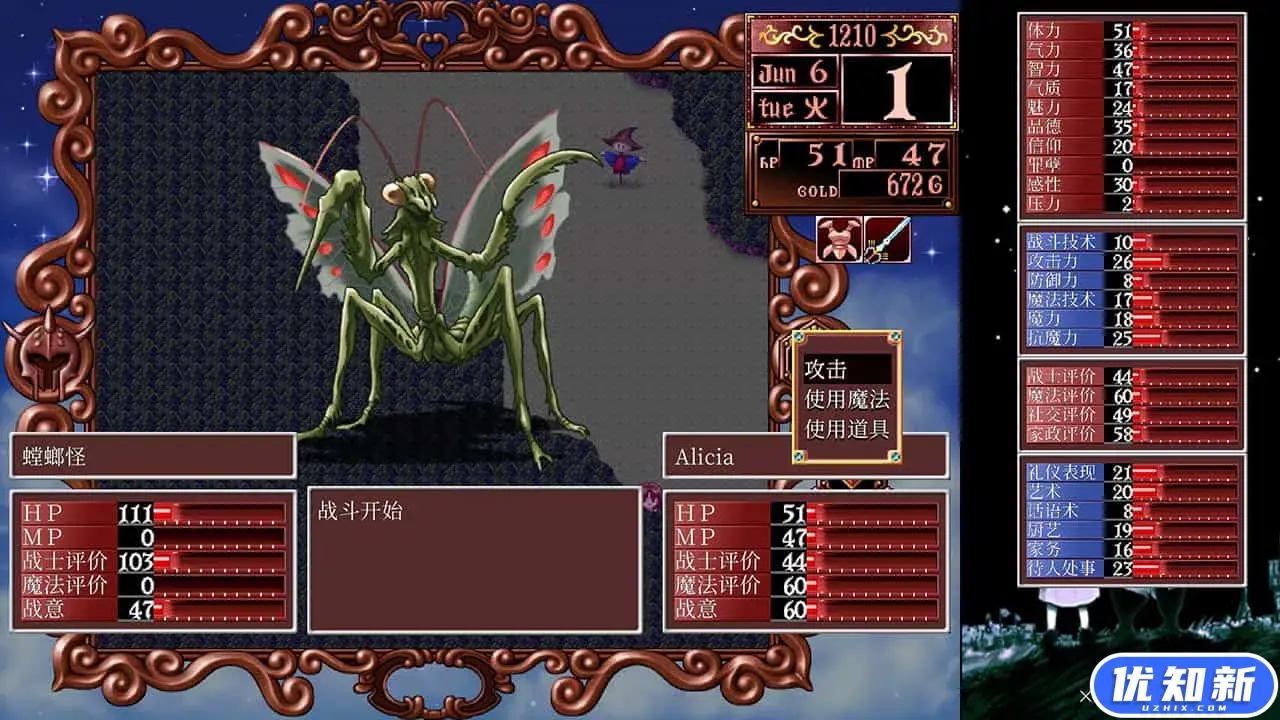The height and width of the screenshot is (720, 1280).
Task: Click the scarecrow character sprite on the map
Action: [x=622, y=155]
